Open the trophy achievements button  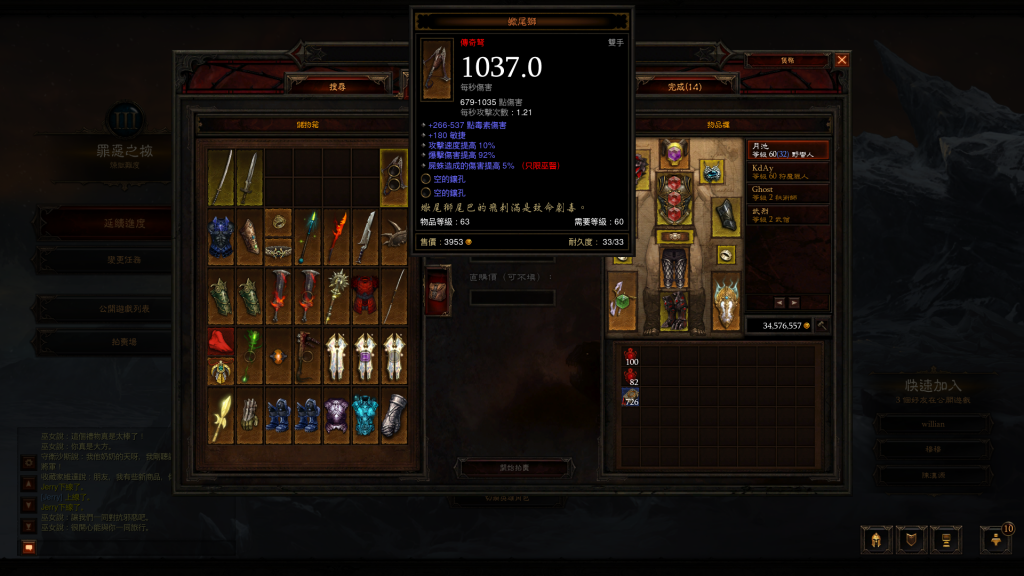[x=943, y=540]
